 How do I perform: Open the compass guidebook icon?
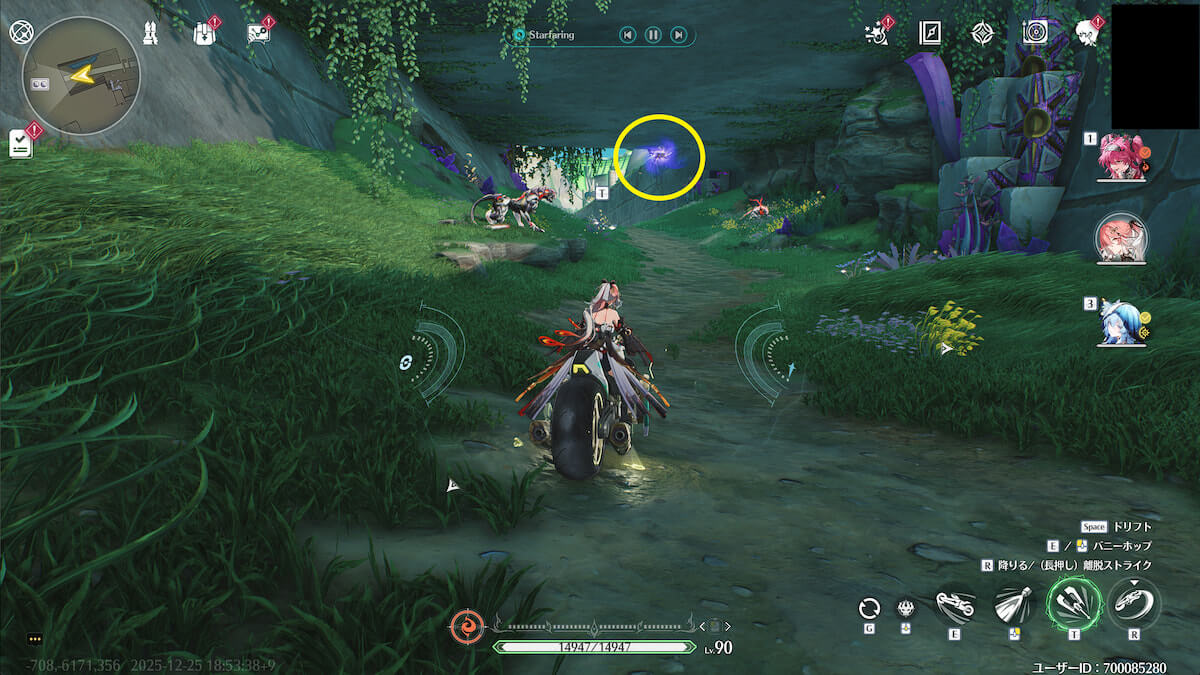coord(930,33)
